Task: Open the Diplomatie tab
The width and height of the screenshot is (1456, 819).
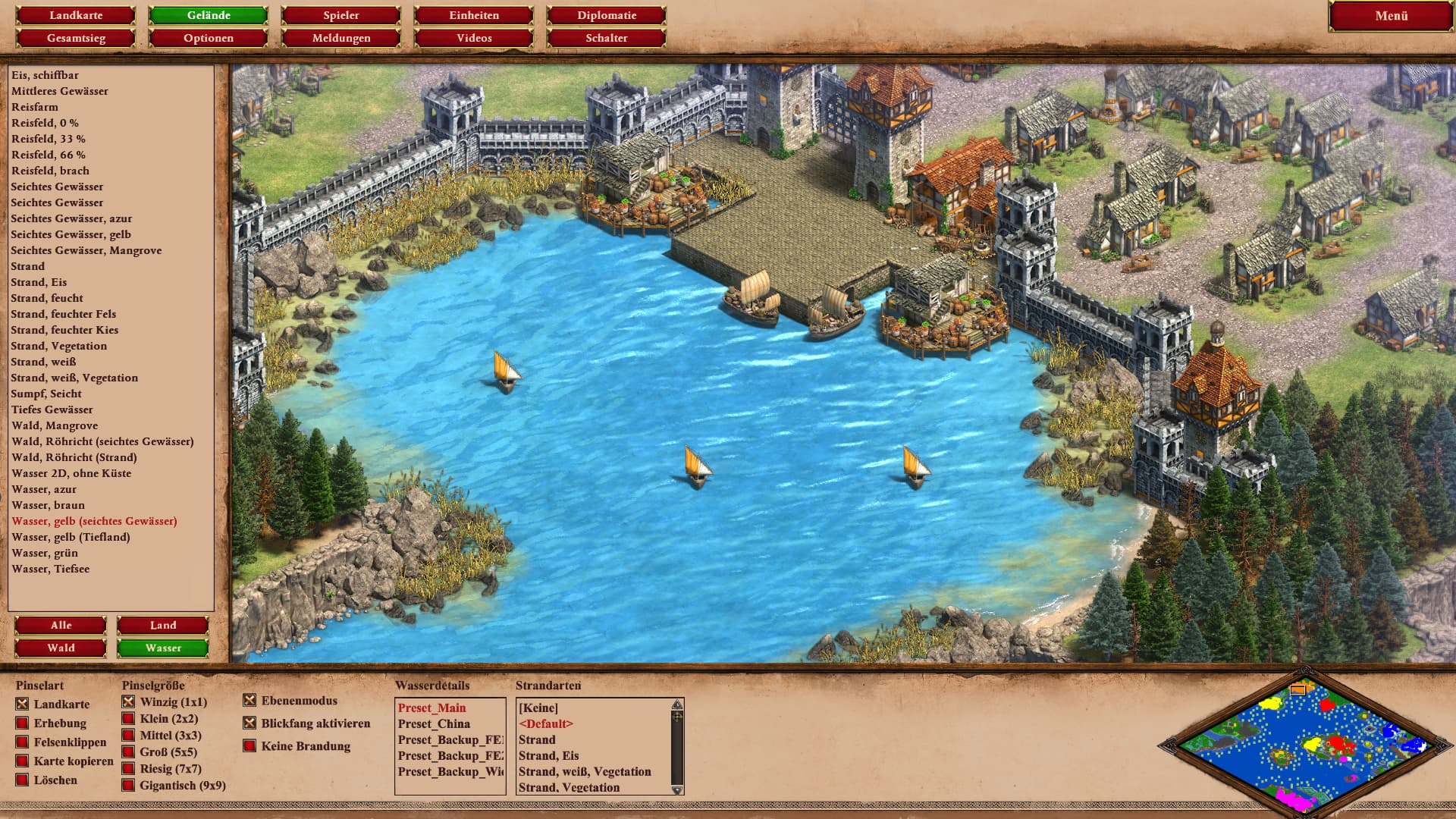Action: point(607,15)
